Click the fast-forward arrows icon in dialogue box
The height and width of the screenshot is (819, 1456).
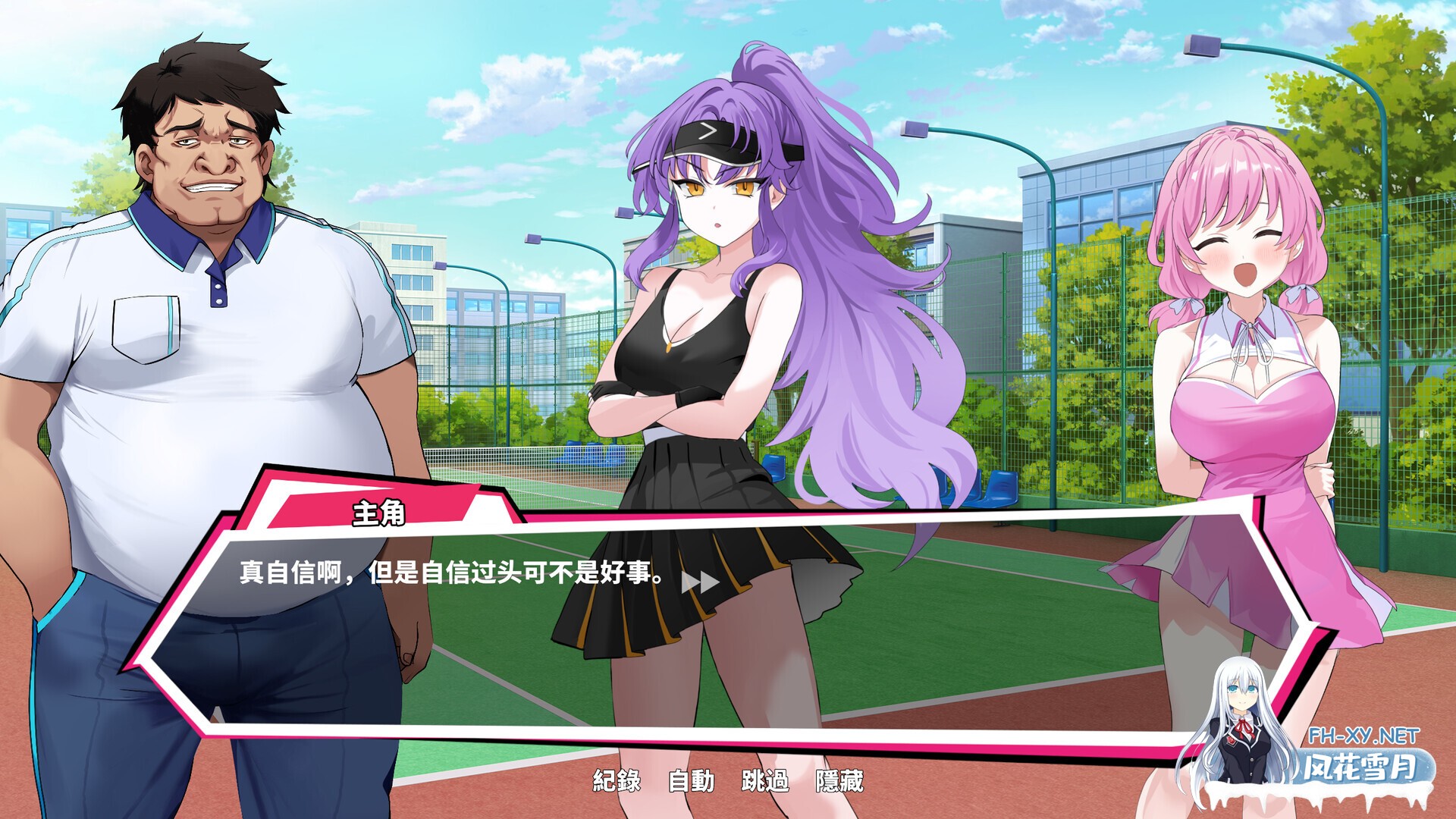pyautogui.click(x=701, y=579)
